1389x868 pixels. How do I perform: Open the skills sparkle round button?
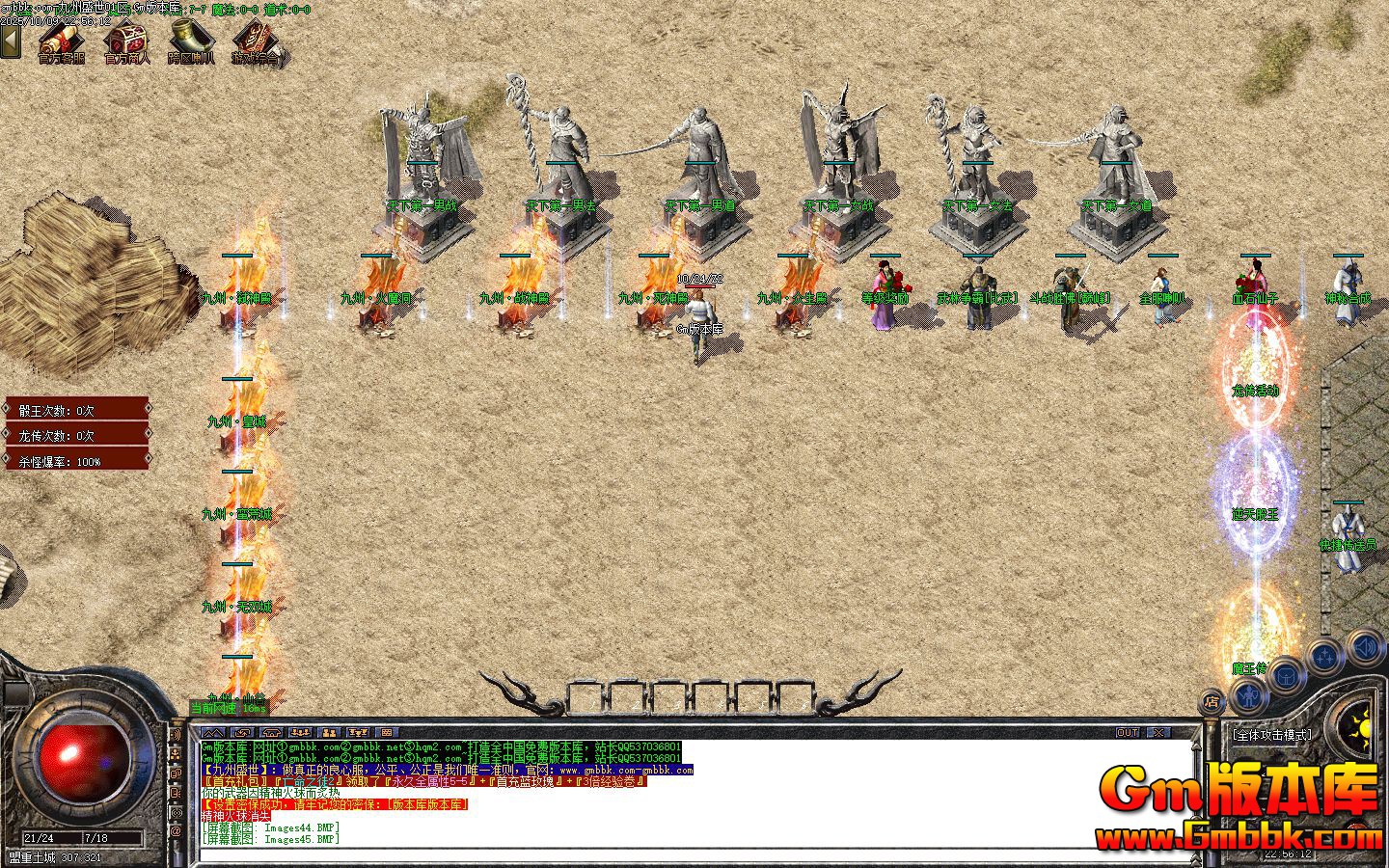pyautogui.click(x=1325, y=658)
